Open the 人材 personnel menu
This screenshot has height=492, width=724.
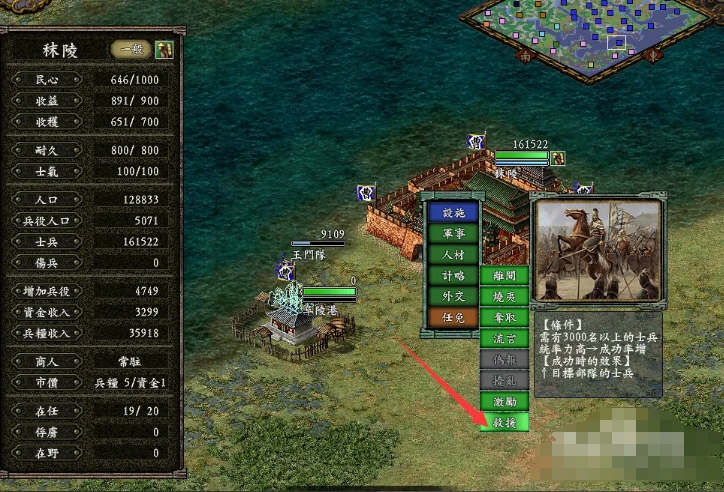click(453, 254)
